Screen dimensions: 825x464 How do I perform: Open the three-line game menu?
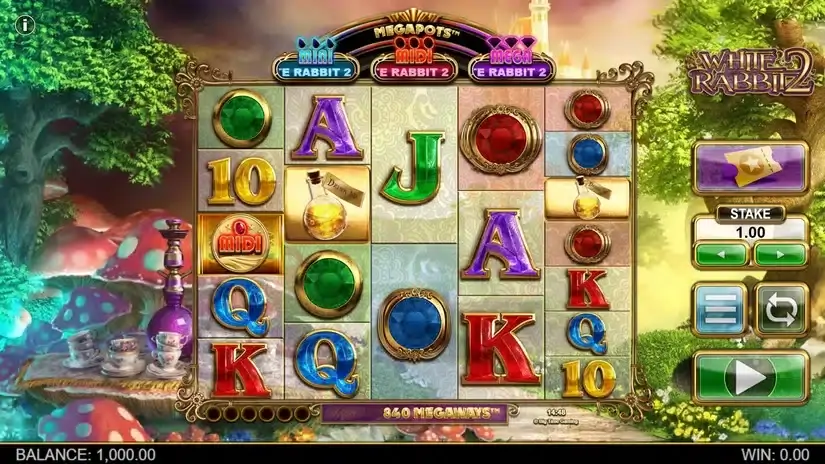(x=719, y=310)
